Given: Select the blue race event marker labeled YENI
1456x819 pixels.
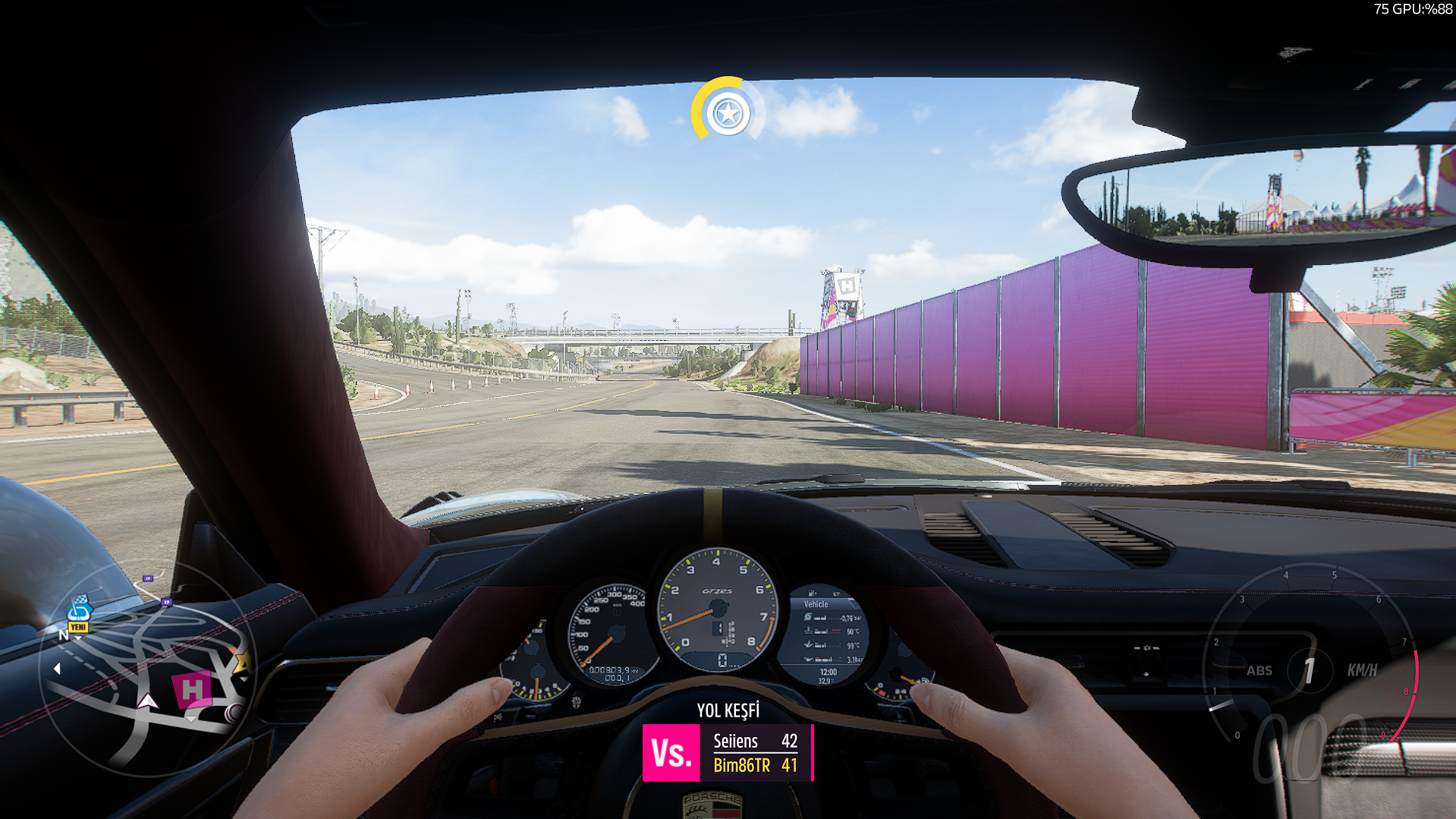Looking at the screenshot, I should (79, 612).
